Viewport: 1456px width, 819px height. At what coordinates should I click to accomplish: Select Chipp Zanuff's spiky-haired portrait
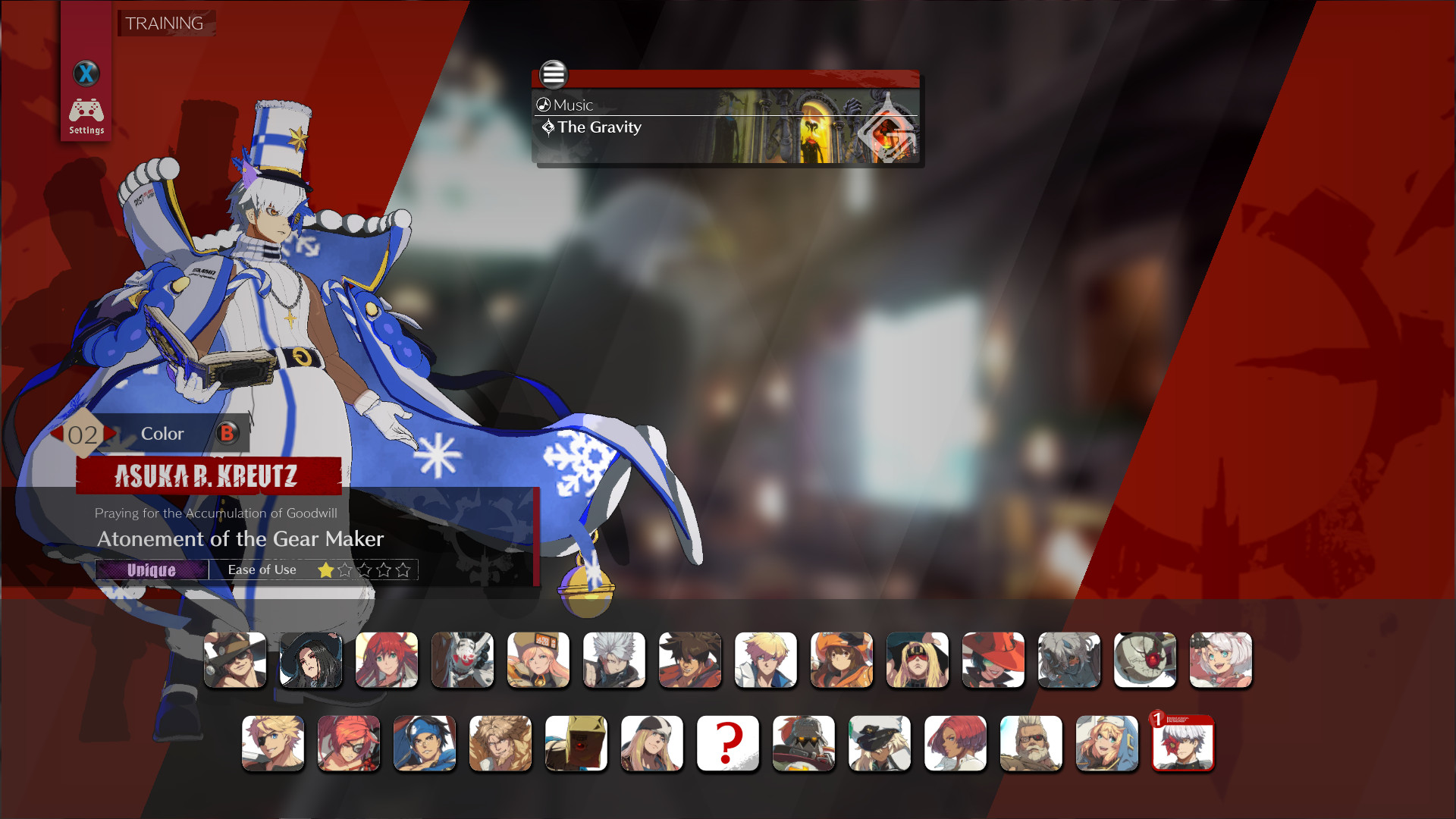coord(614,660)
